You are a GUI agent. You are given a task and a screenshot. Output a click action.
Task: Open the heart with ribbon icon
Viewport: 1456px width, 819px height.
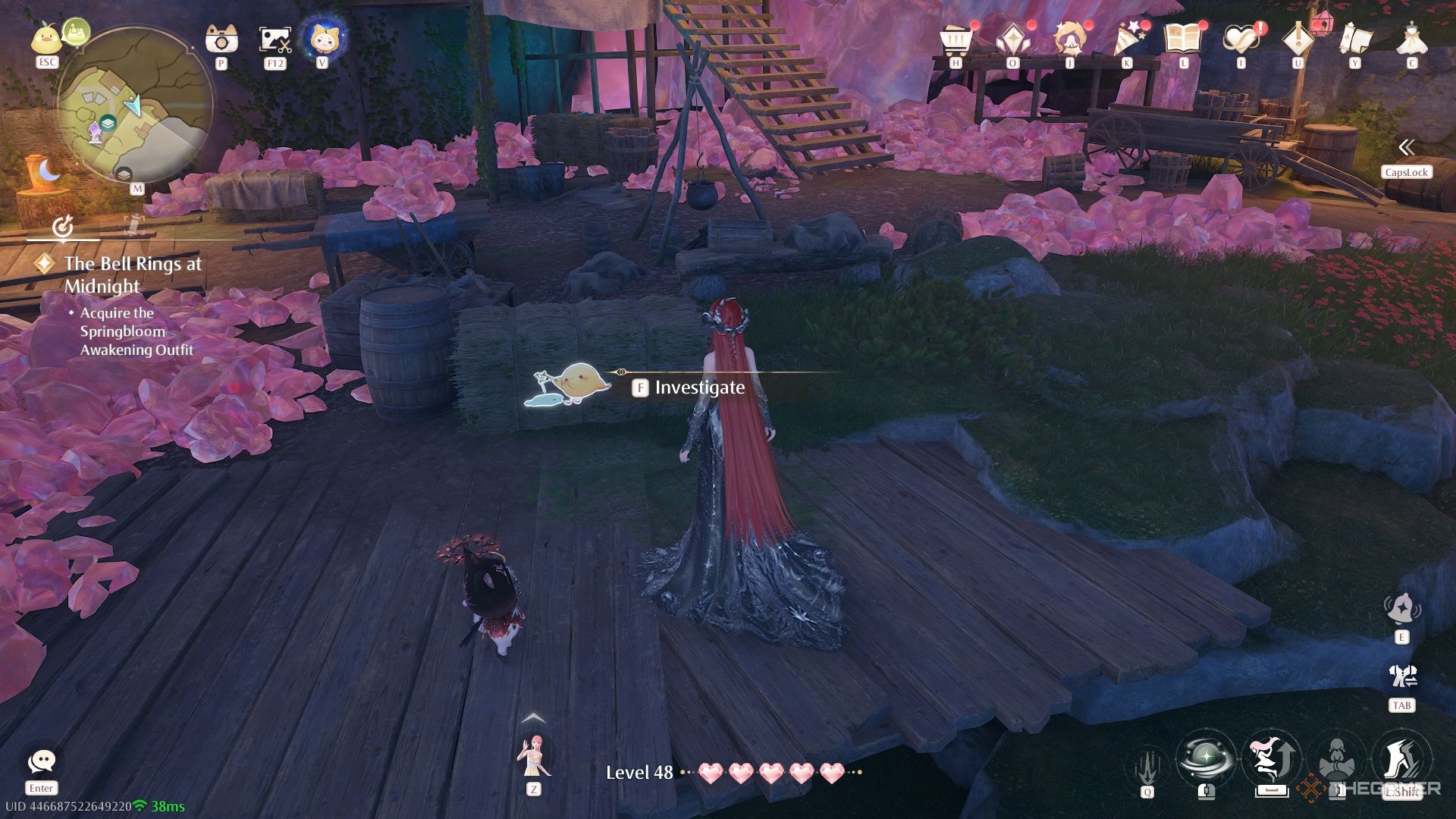coord(1241,39)
